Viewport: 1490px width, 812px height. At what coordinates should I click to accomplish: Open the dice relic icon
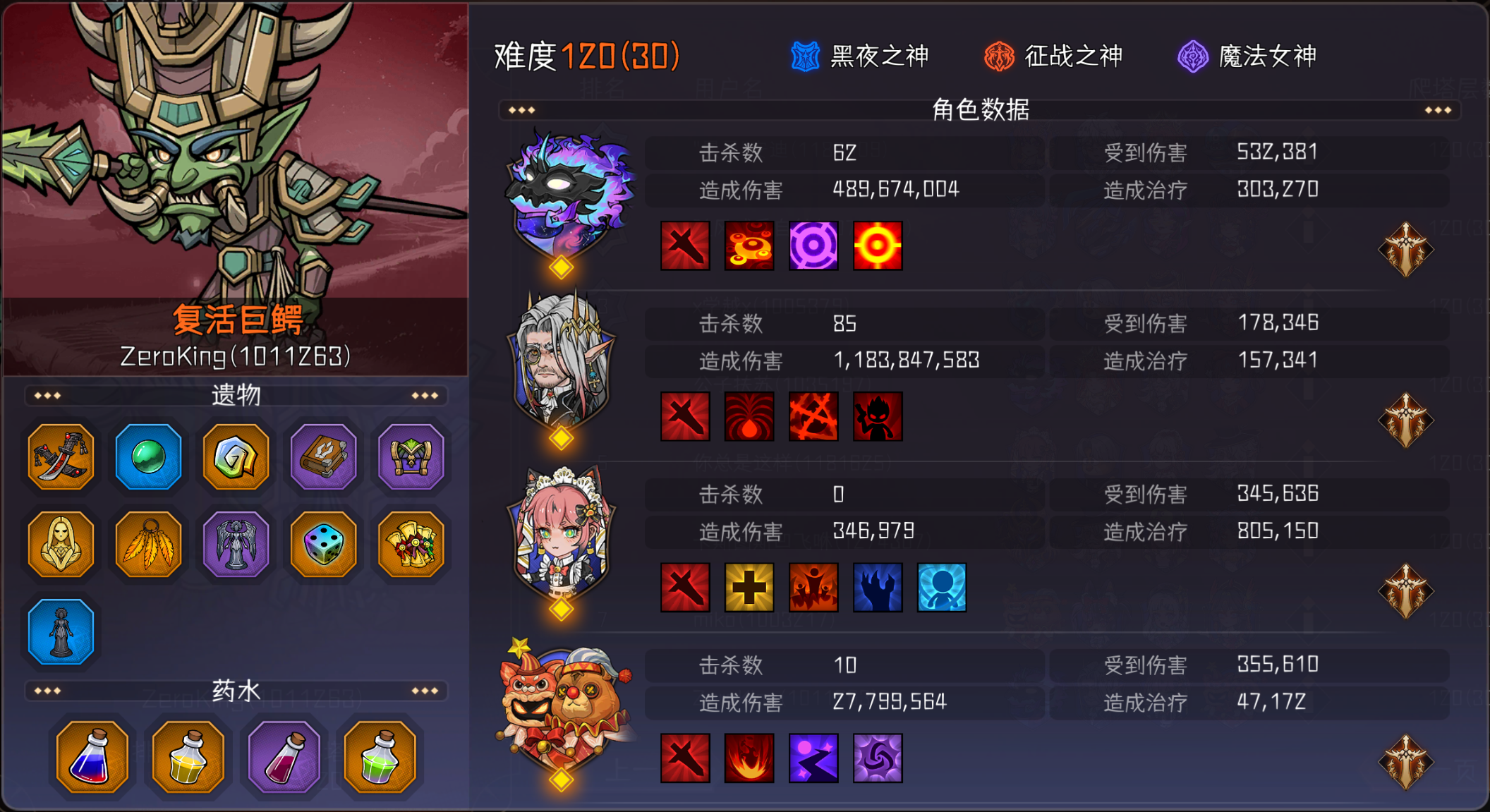(x=322, y=545)
